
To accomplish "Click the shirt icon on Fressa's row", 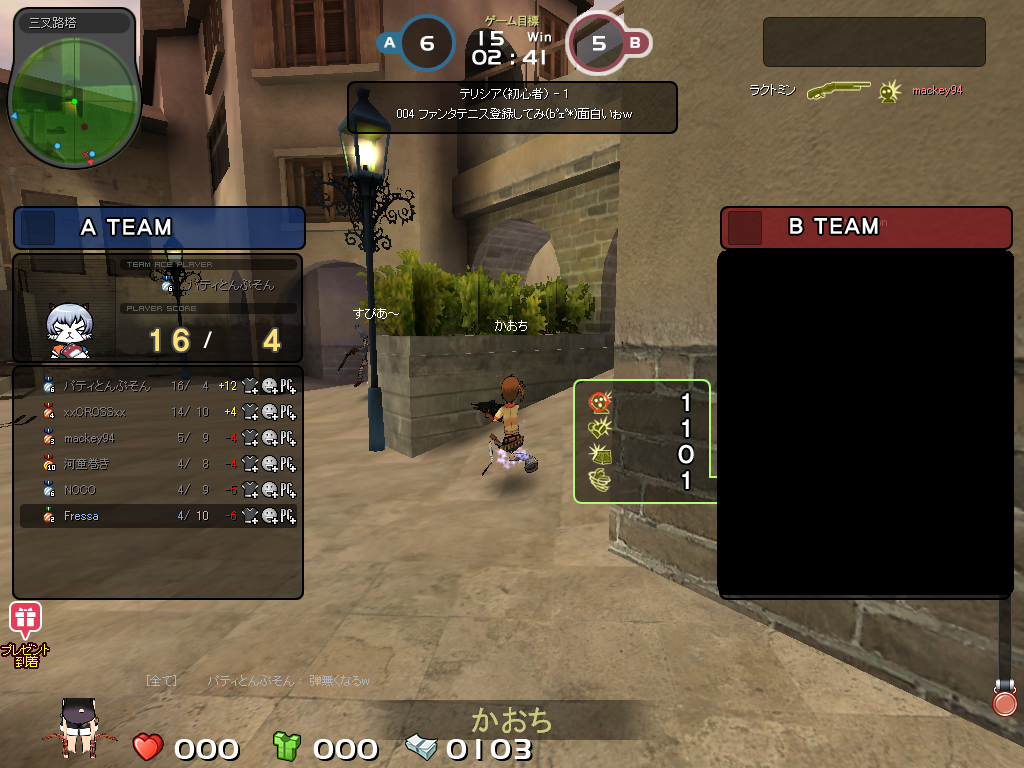I will [250, 516].
